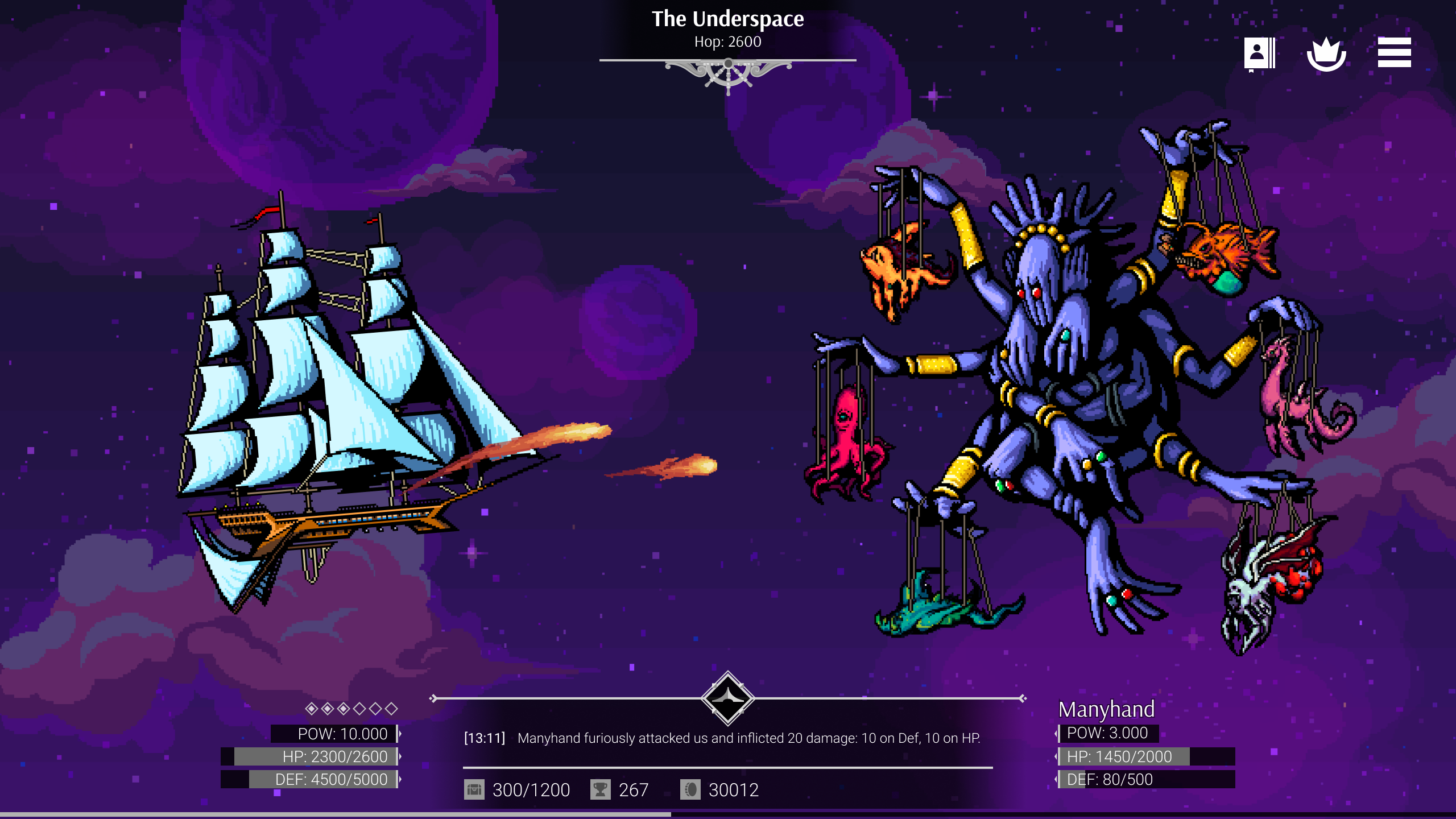Click the diamond ship emblem button
Screen dimensions: 1456x819
coord(728,698)
